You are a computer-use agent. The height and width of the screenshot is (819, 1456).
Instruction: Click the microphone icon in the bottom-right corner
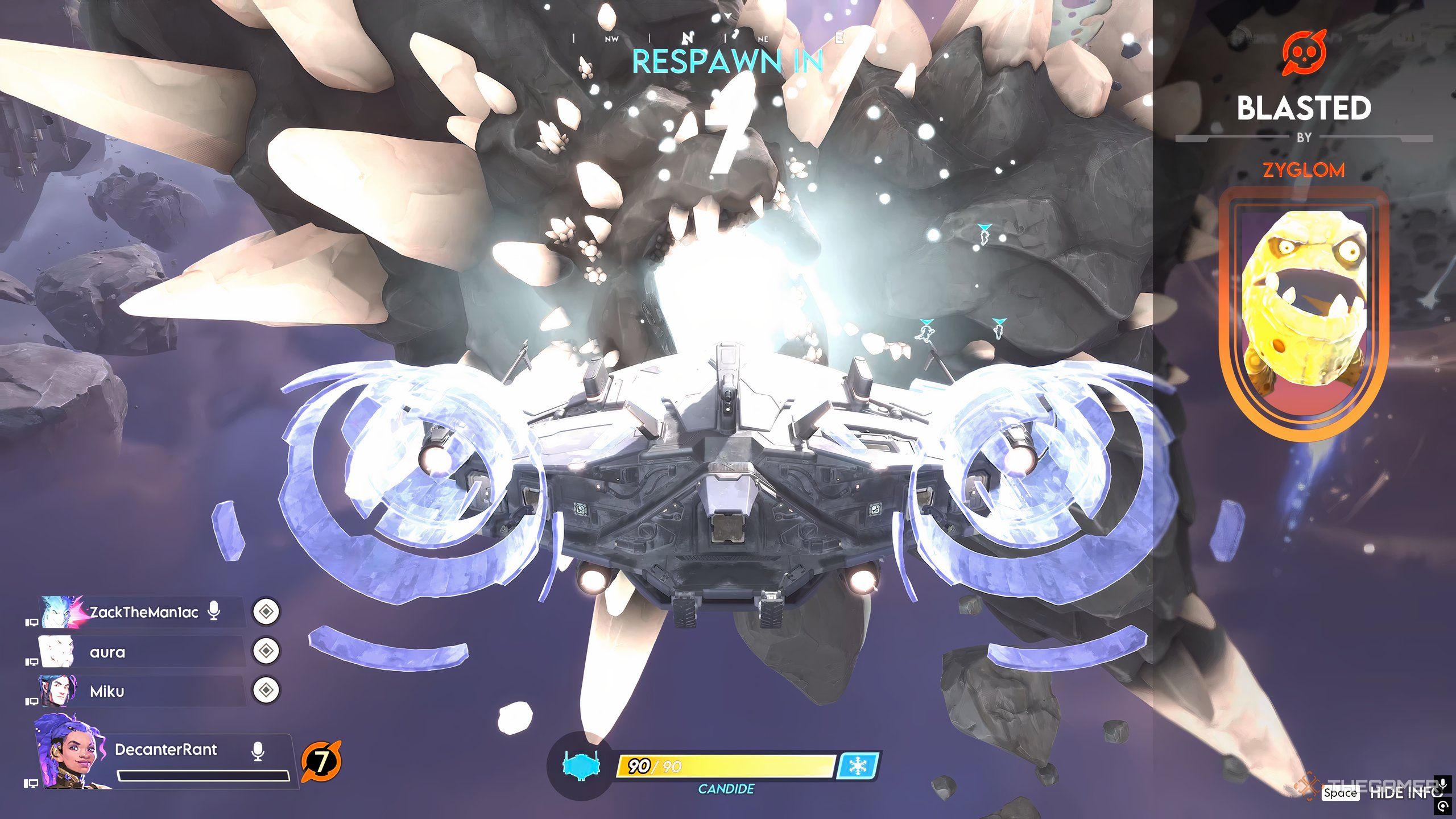1442,787
